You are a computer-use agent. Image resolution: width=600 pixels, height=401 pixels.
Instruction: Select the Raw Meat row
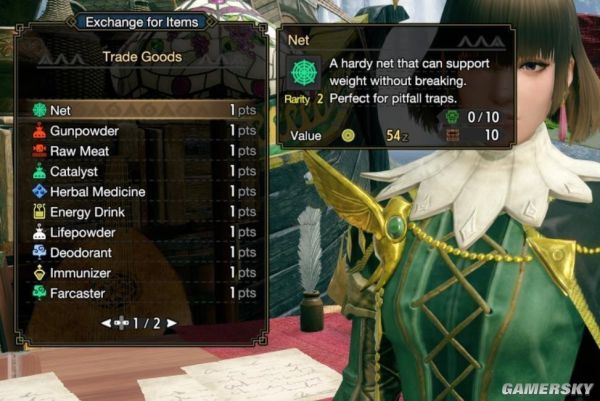pyautogui.click(x=140, y=151)
